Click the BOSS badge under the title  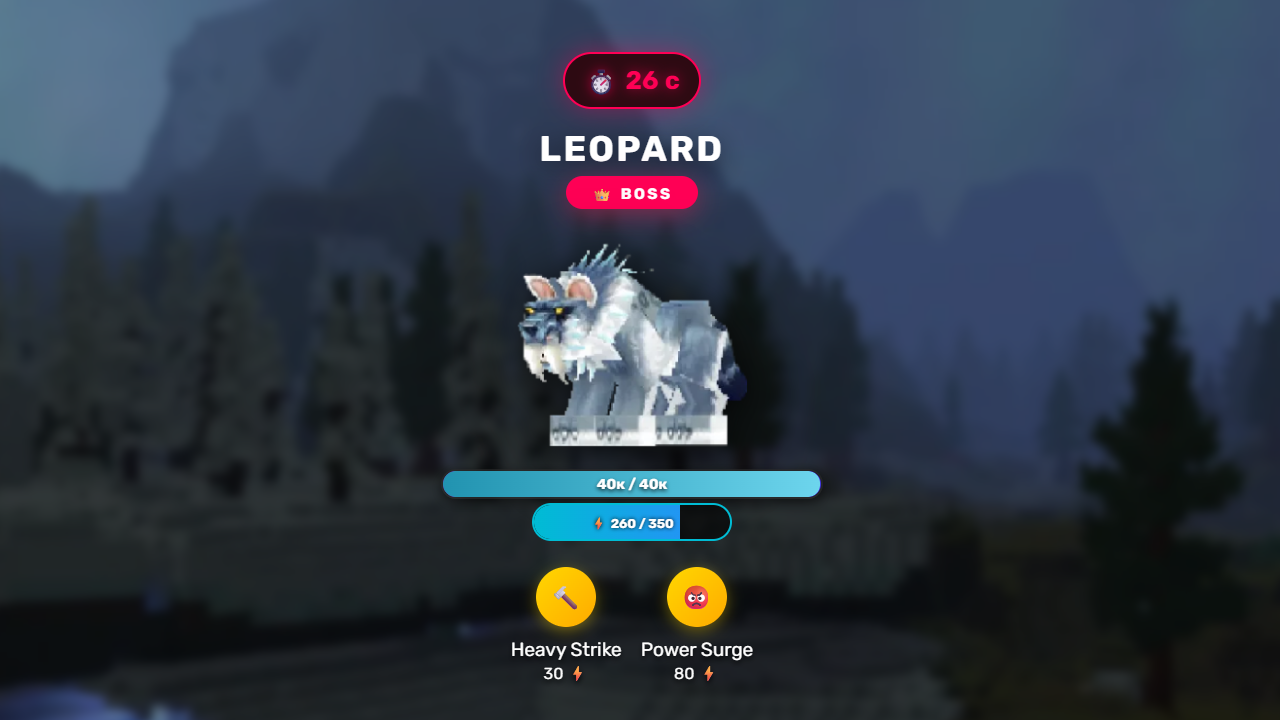click(632, 193)
